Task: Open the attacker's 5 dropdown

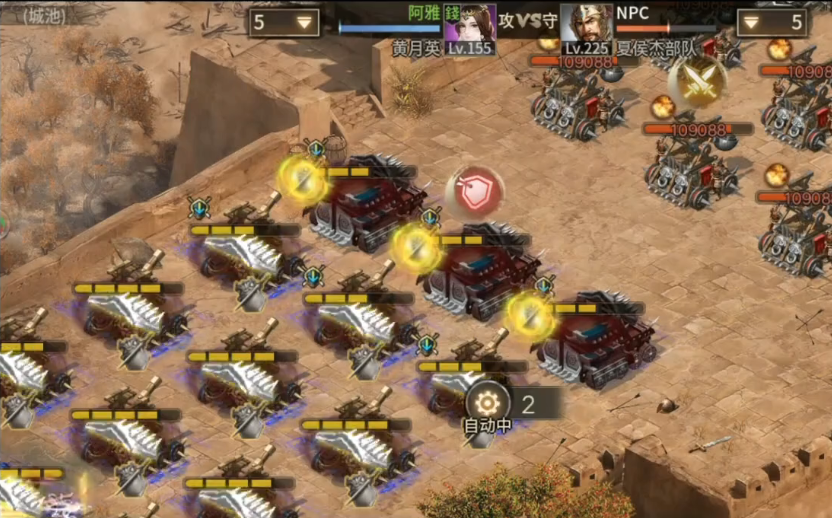Action: click(284, 22)
